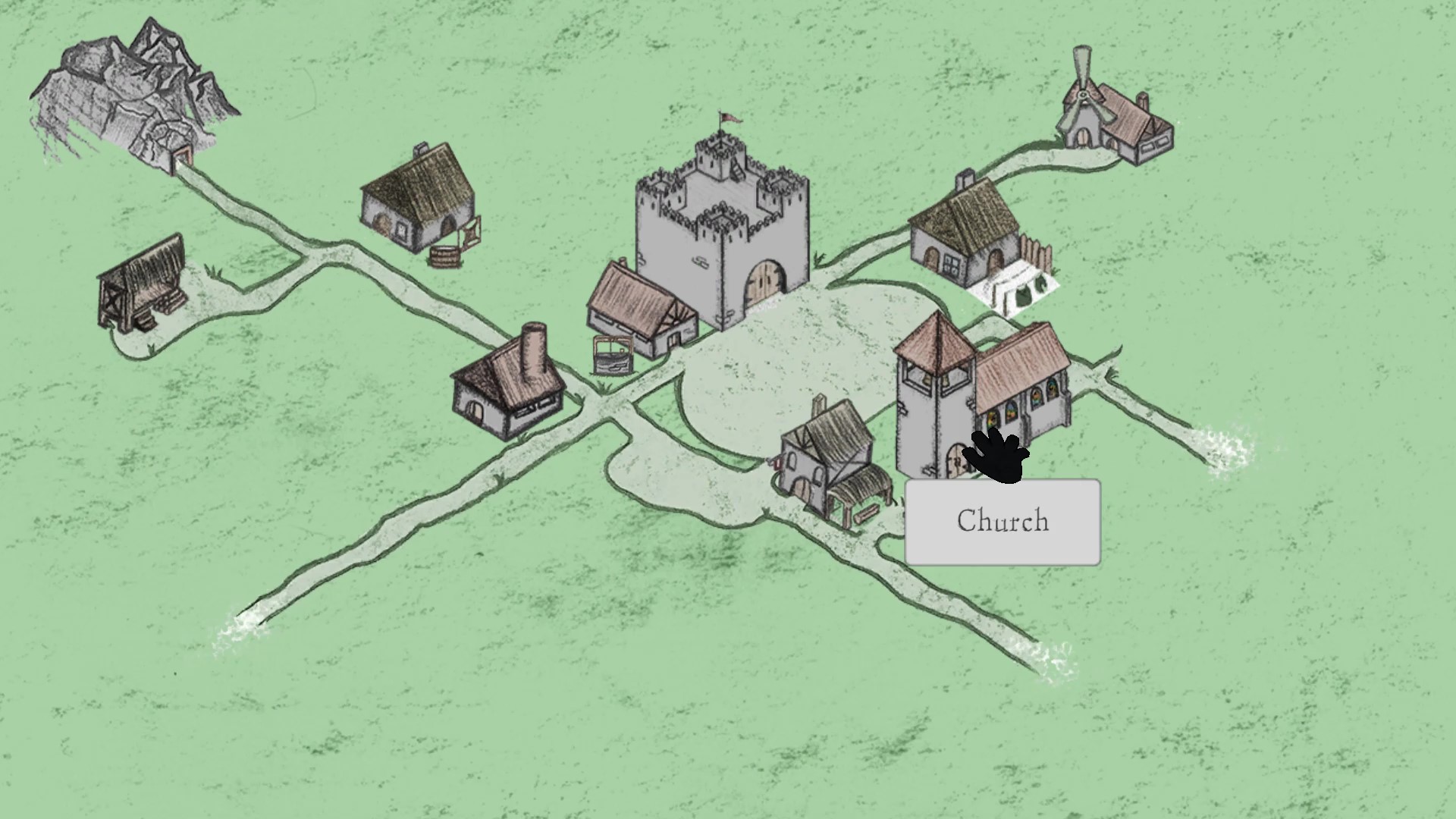Click the well next to the timbered house
This screenshot has width=1456, height=819.
(x=613, y=355)
